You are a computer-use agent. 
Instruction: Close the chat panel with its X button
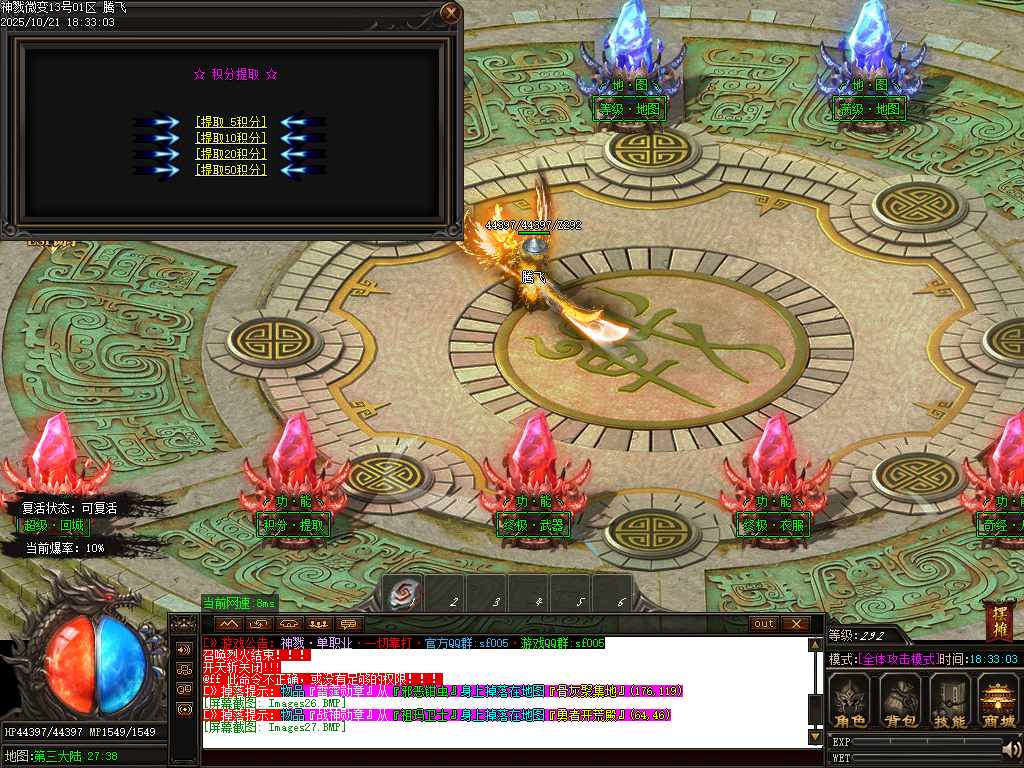(x=795, y=624)
